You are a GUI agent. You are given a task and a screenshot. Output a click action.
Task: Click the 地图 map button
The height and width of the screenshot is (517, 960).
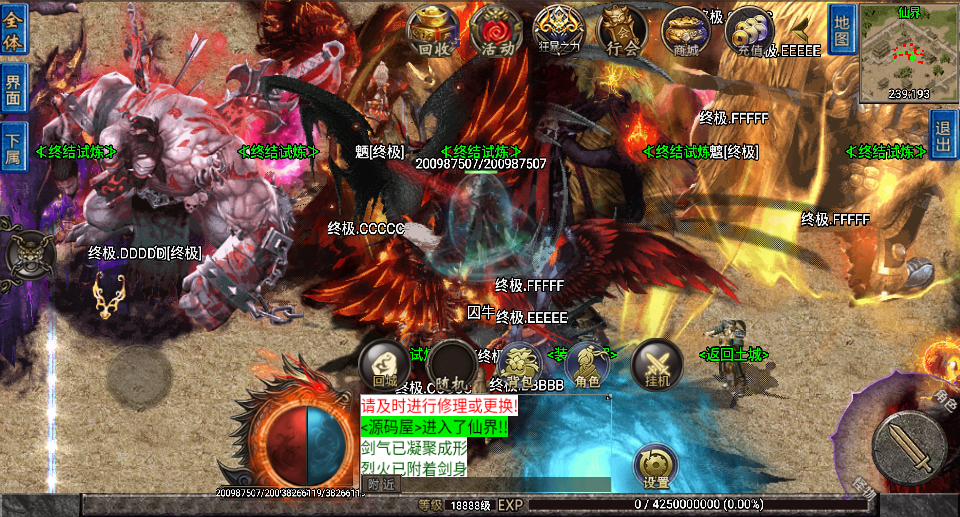coord(842,30)
